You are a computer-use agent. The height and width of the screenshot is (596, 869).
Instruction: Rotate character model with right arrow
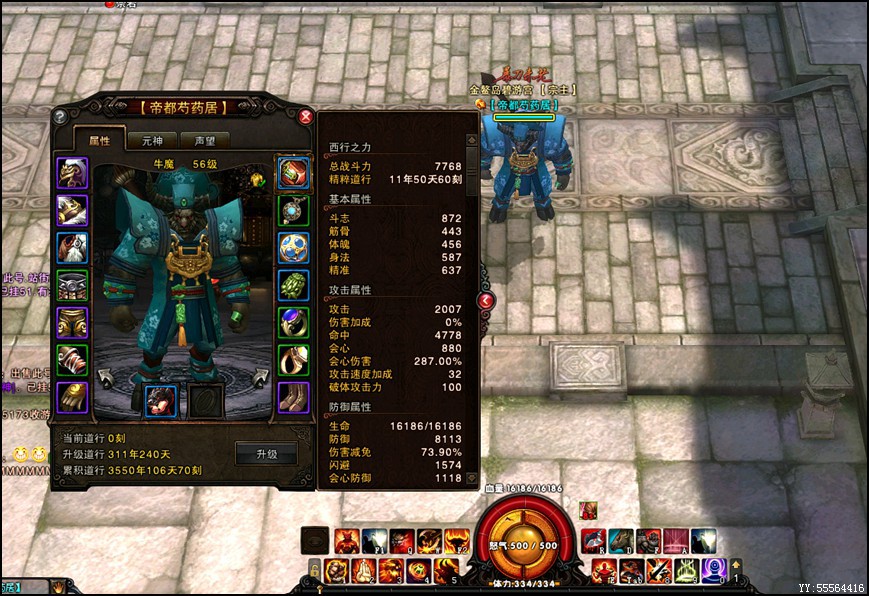(259, 376)
